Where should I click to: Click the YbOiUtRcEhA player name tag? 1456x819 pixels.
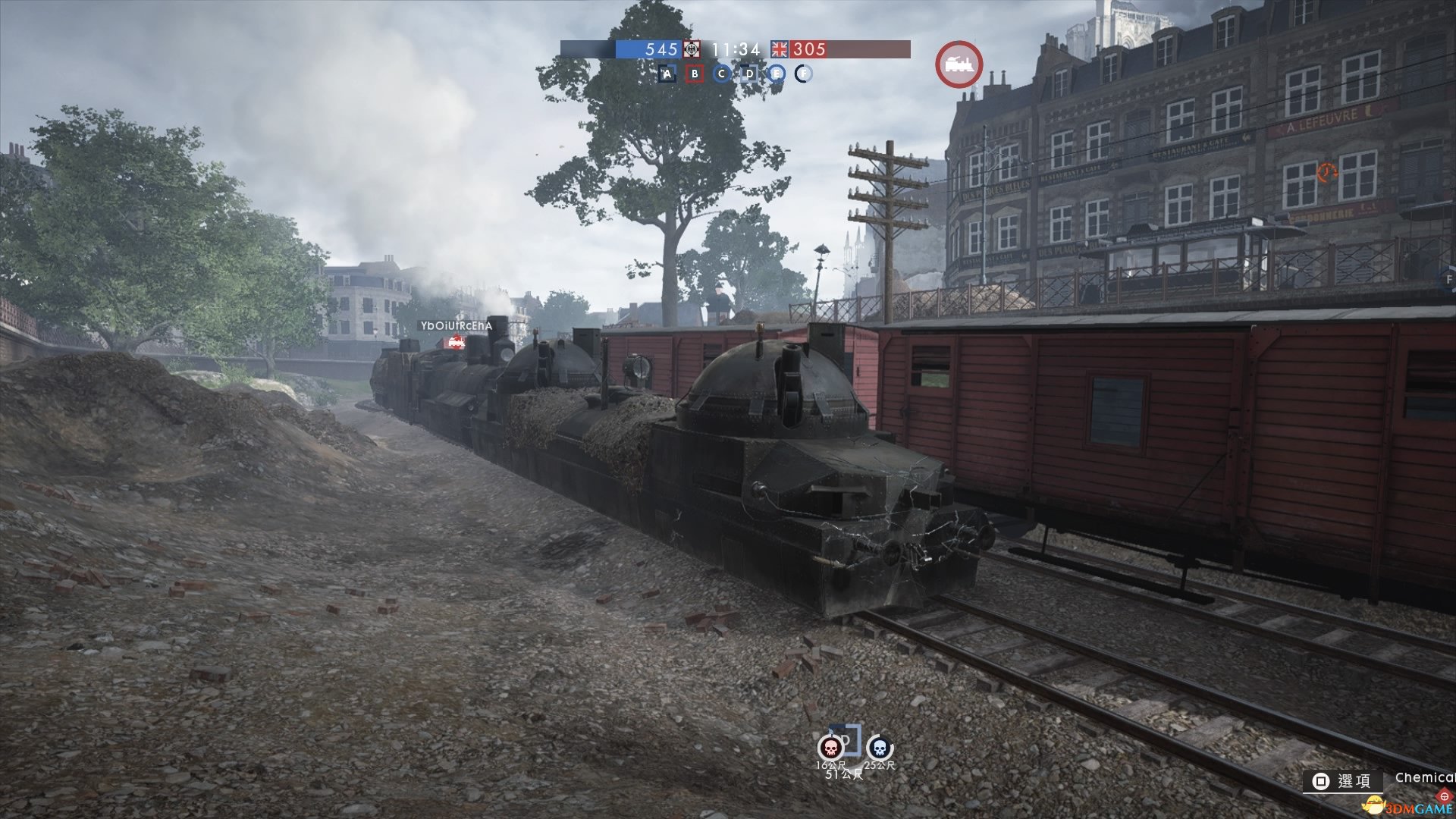point(457,326)
